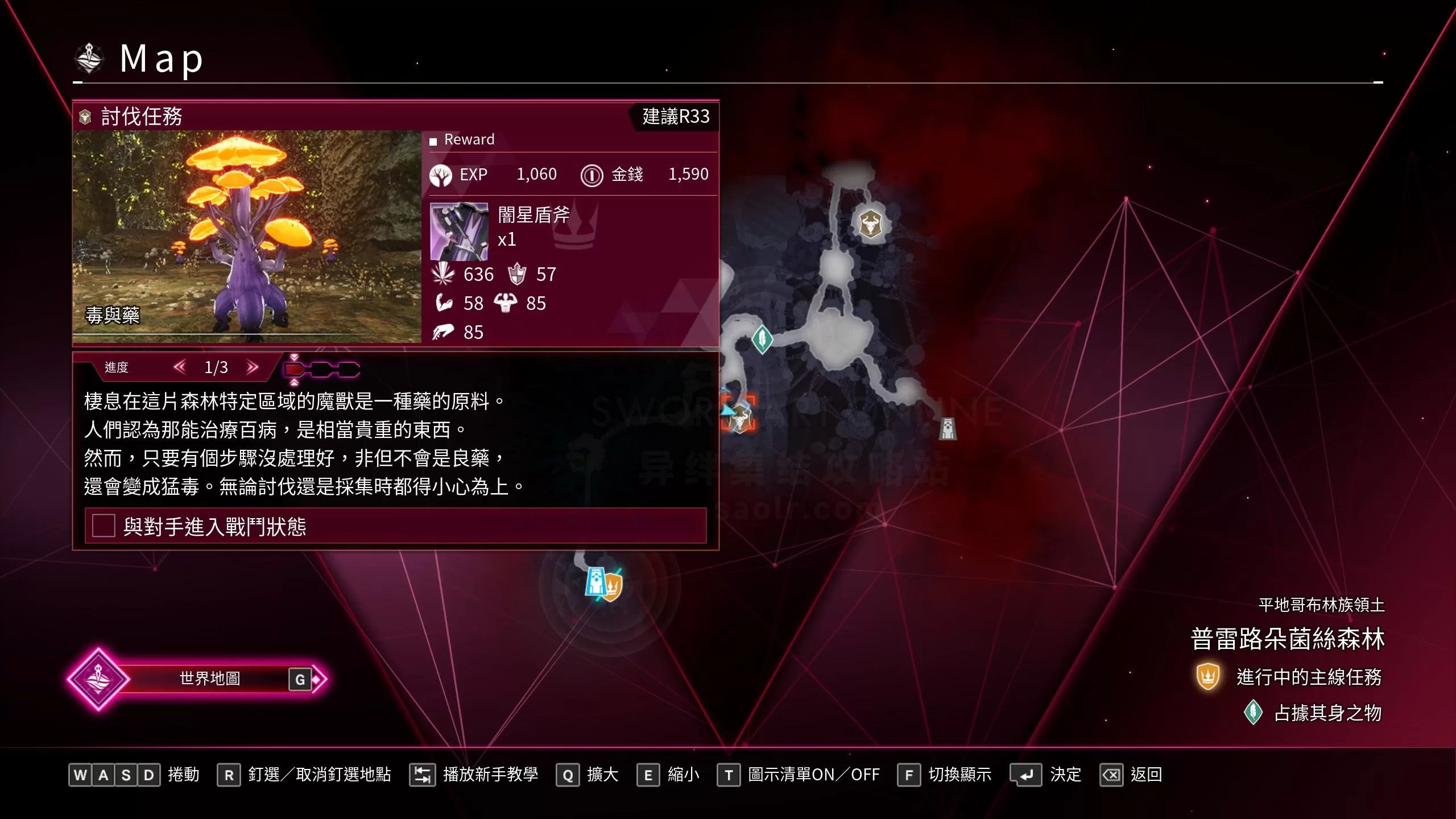This screenshot has width=1456, height=819.
Task: Select the grey tower marker on map
Action: 948,428
